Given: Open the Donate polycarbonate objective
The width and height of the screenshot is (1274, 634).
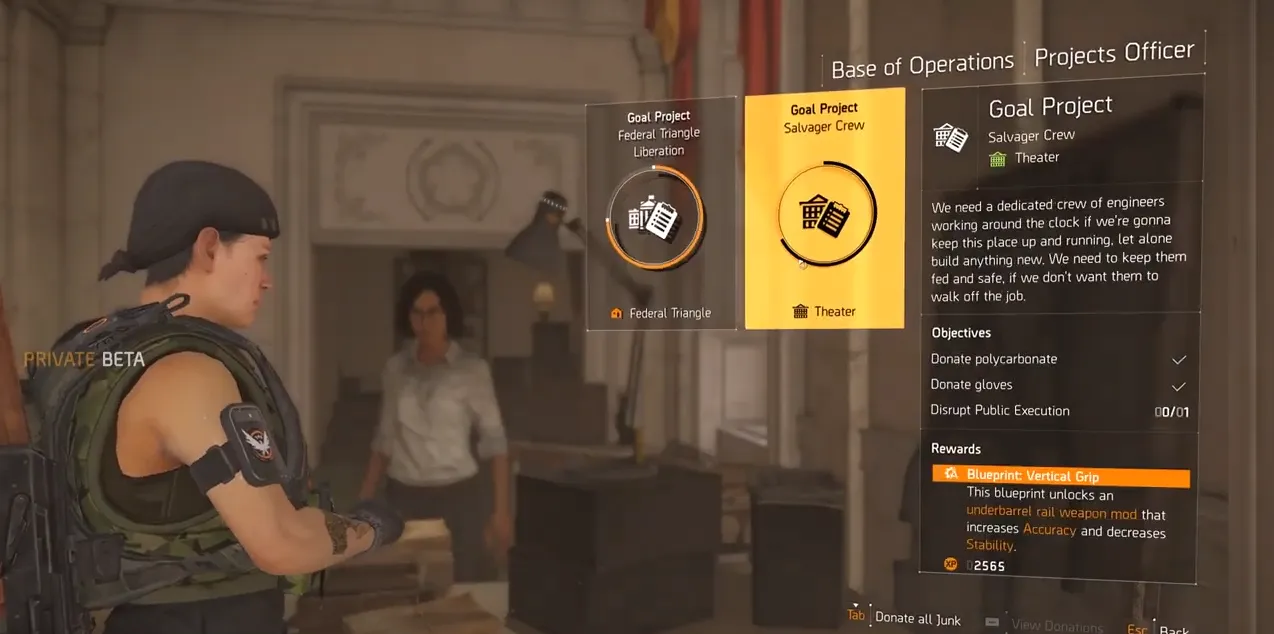Looking at the screenshot, I should (1058, 359).
